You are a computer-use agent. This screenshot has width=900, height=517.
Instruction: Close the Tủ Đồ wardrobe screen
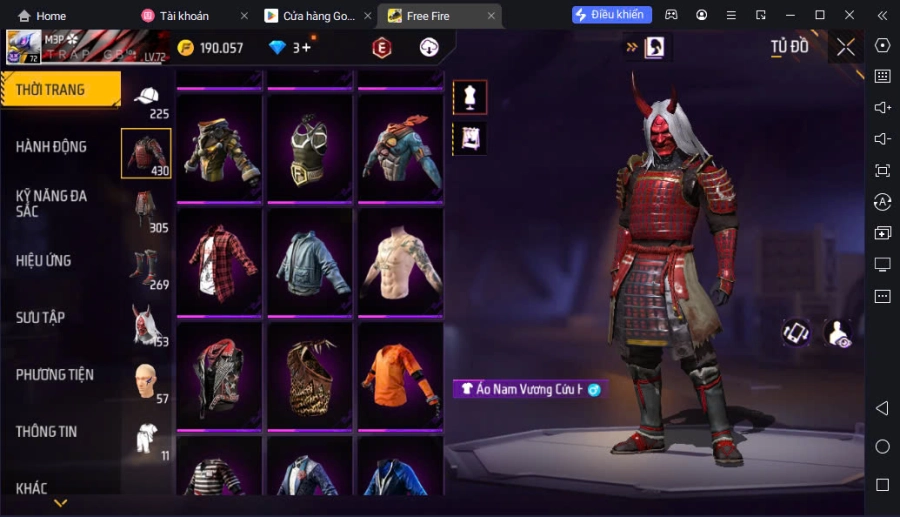tap(846, 47)
